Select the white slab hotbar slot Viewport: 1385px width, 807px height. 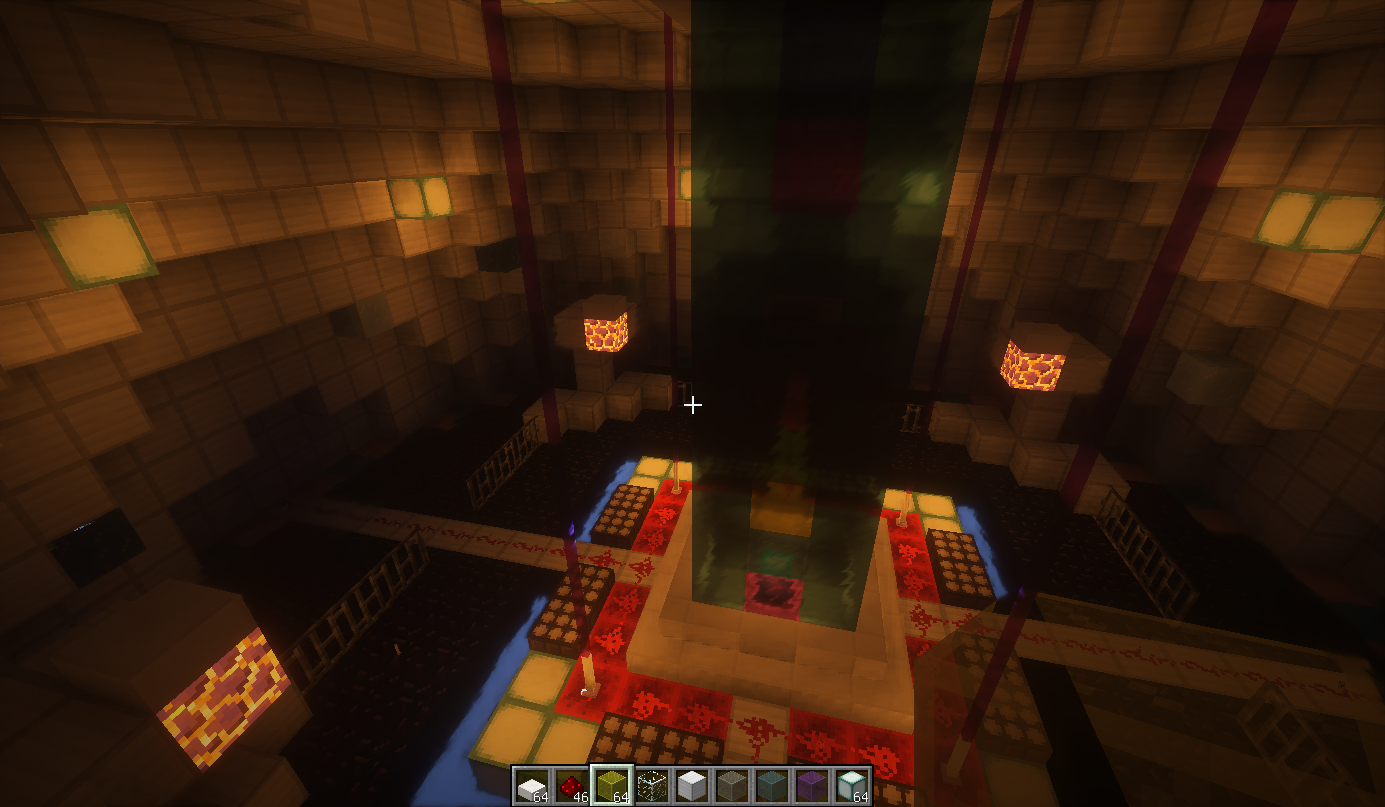pos(532,786)
